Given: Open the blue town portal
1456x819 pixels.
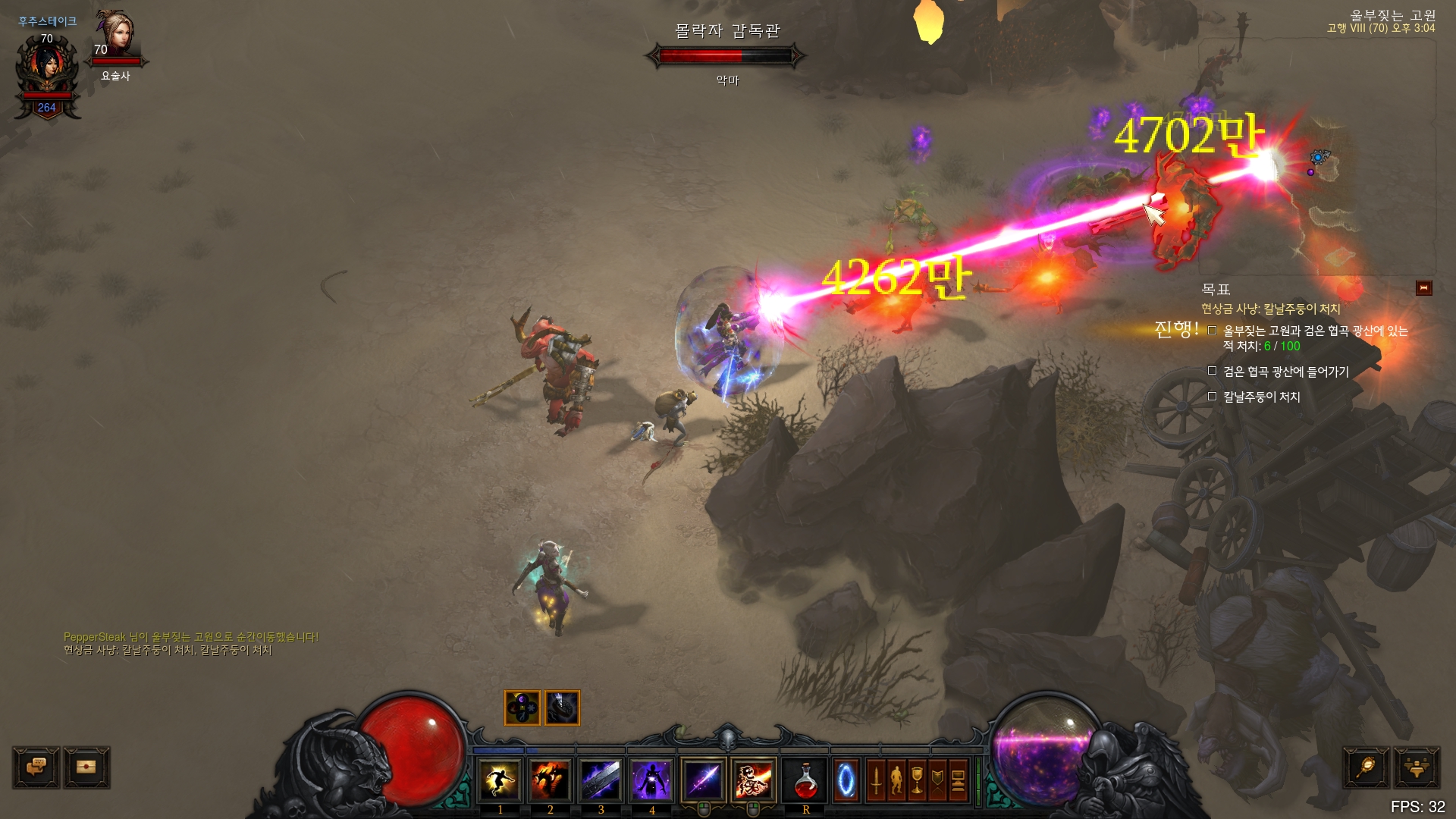Looking at the screenshot, I should pyautogui.click(x=846, y=780).
